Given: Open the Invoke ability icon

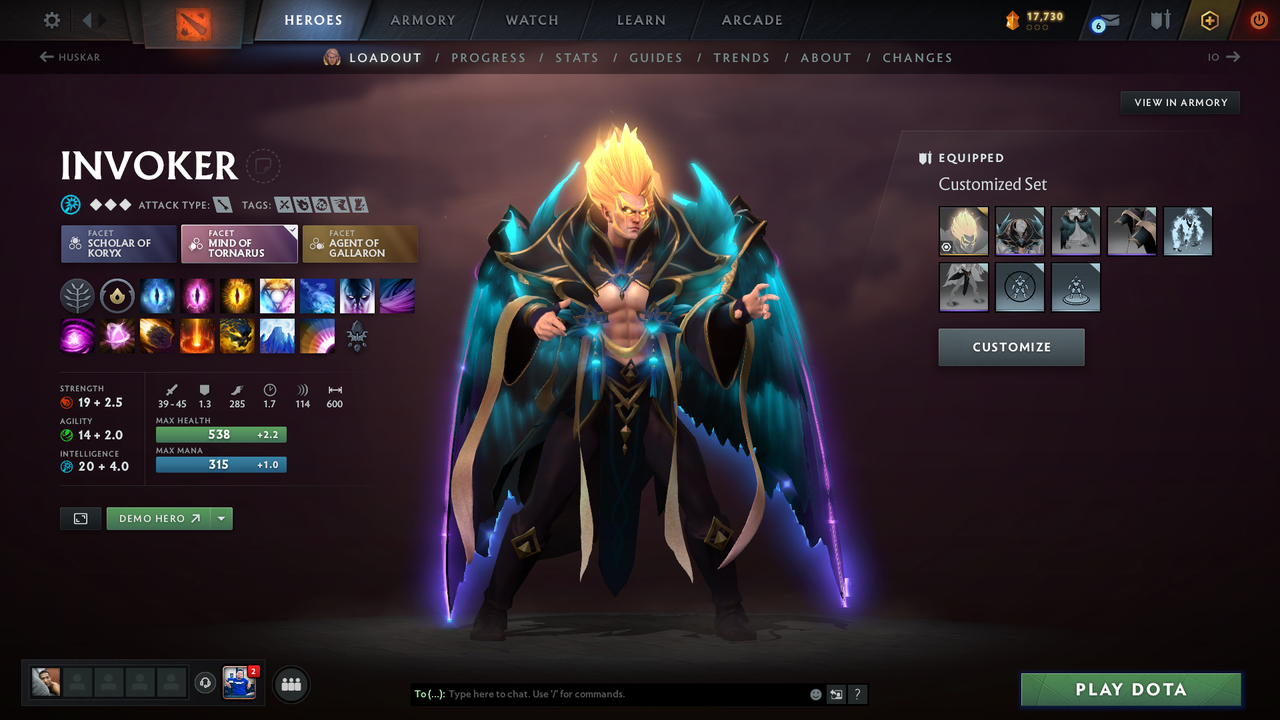Looking at the screenshot, I should [277, 296].
